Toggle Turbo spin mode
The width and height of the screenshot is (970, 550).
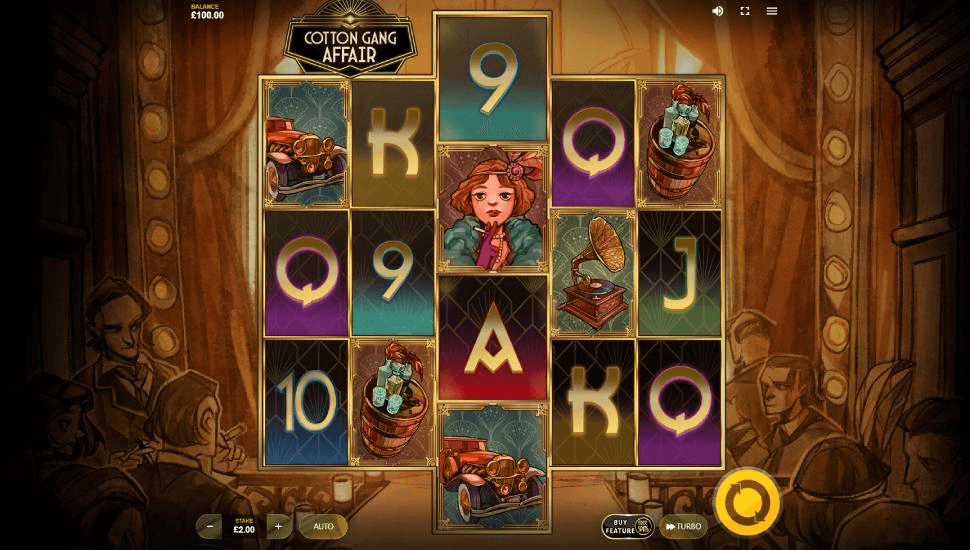tap(684, 526)
